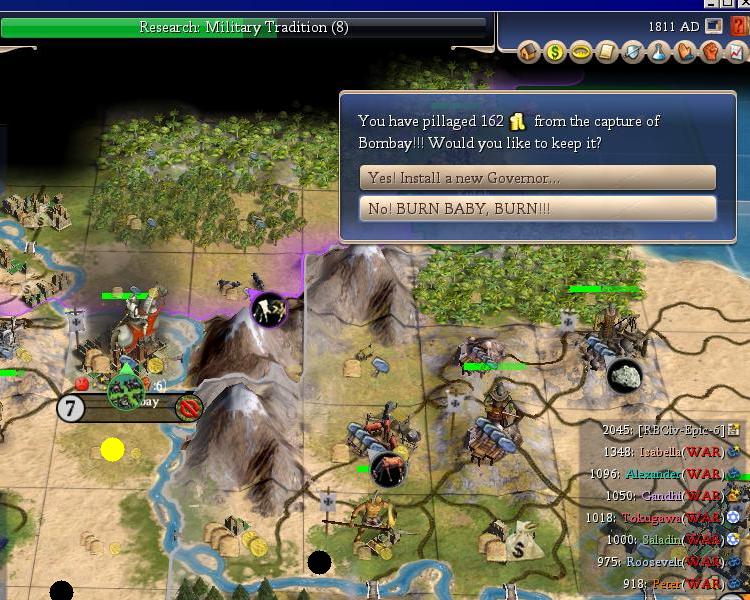Choose "Yes! Install a new Governor..."
This screenshot has height=600, width=750.
tap(537, 178)
